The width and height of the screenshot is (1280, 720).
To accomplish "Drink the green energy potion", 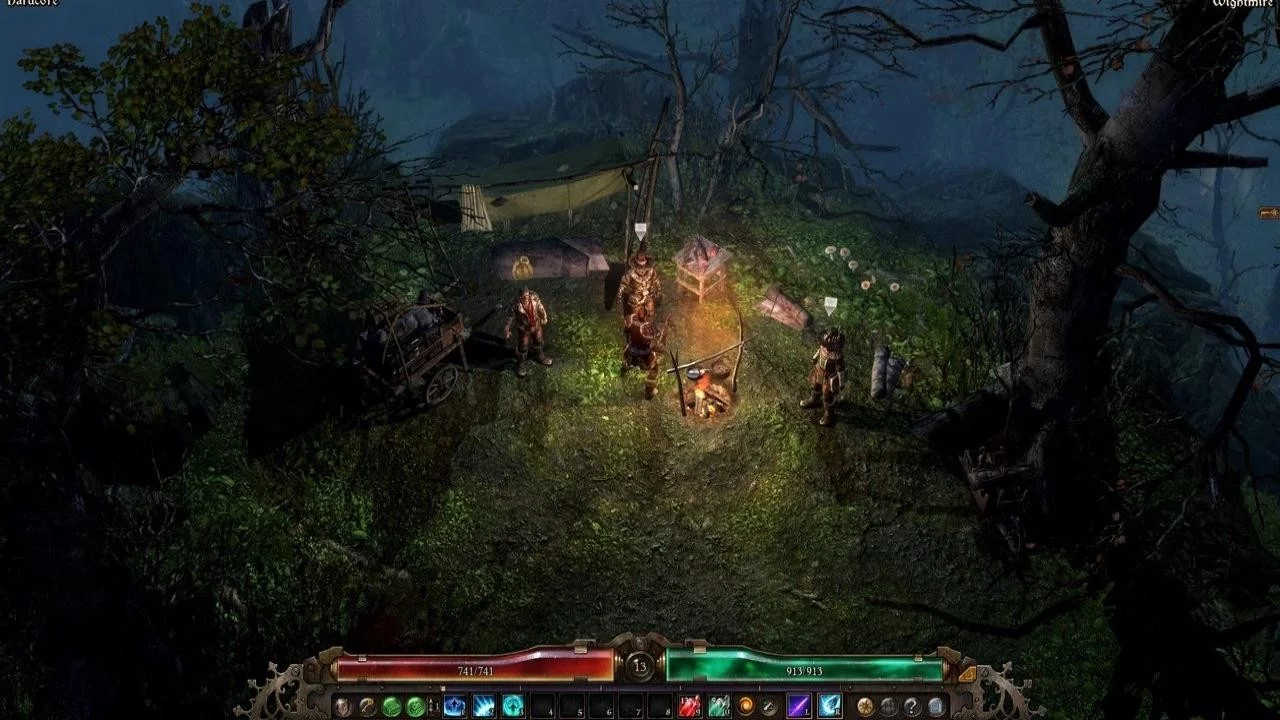I will 718,706.
